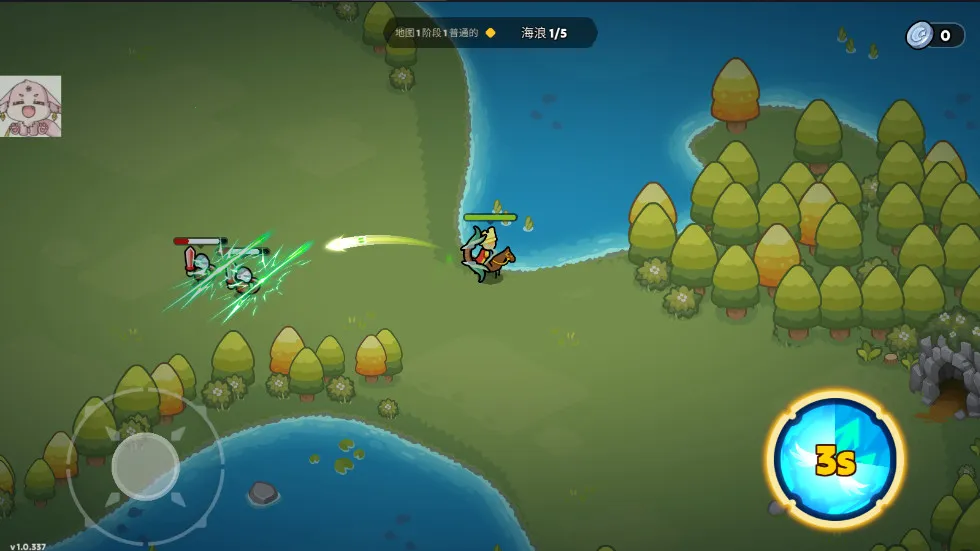This screenshot has width=980, height=551.
Task: Activate the blue skill button on cooldown
Action: coord(835,460)
